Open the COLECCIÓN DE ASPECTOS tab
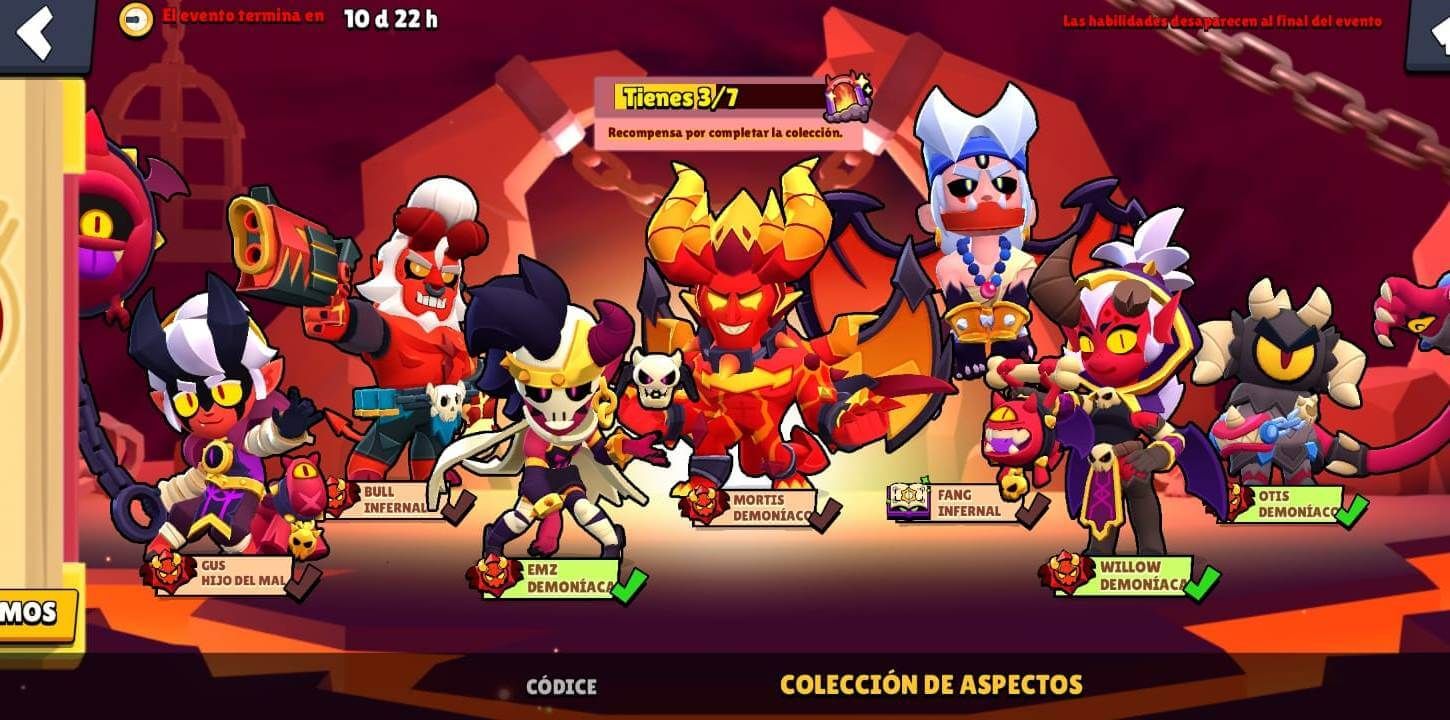Viewport: 1450px width, 720px height. 931,688
